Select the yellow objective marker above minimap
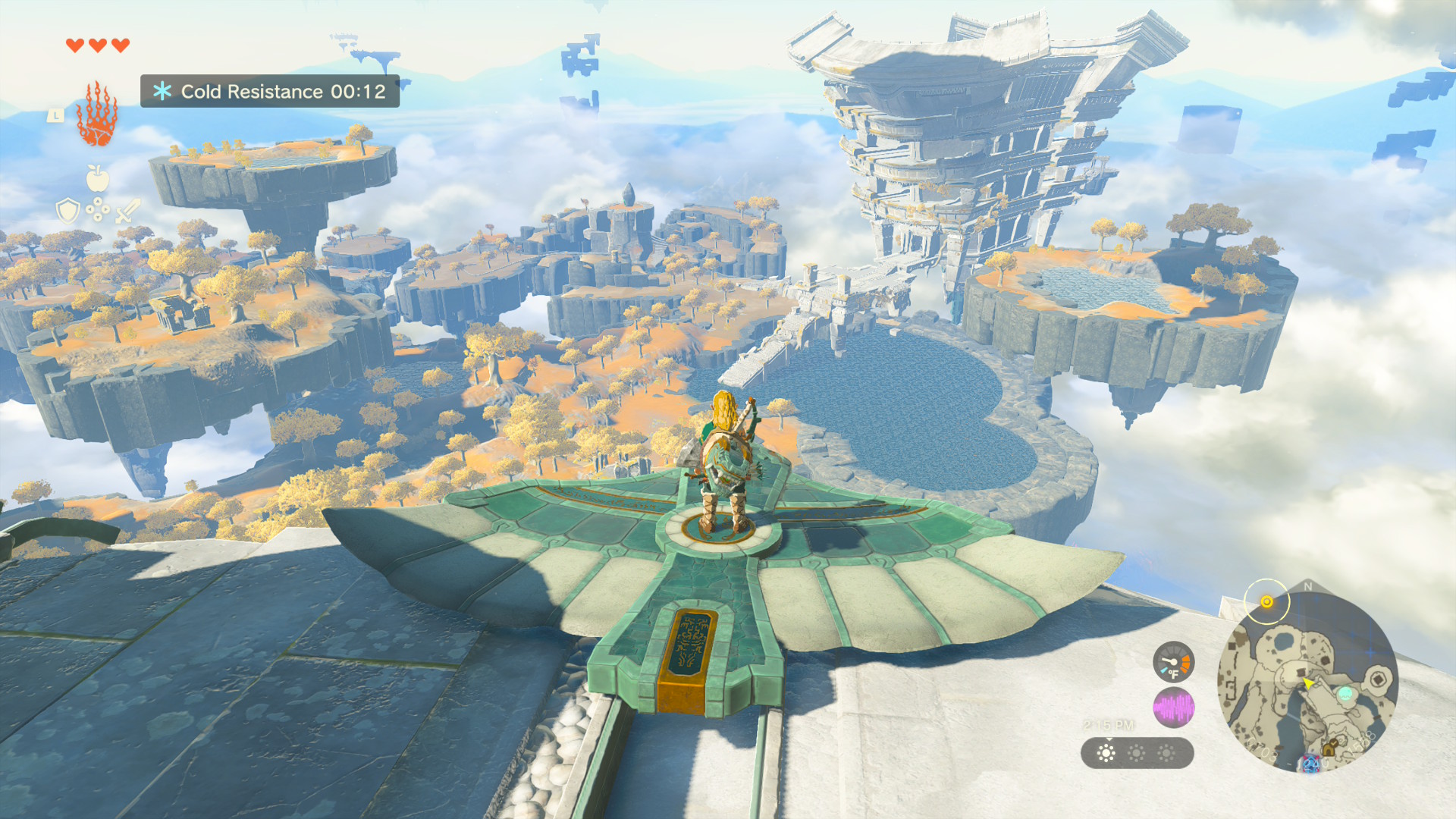The height and width of the screenshot is (819, 1456). (x=1266, y=601)
